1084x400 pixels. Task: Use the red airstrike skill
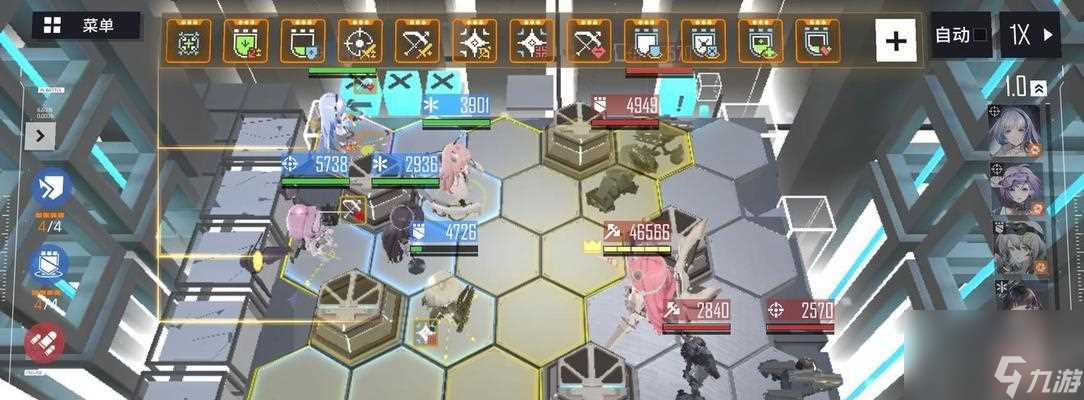click(x=45, y=343)
